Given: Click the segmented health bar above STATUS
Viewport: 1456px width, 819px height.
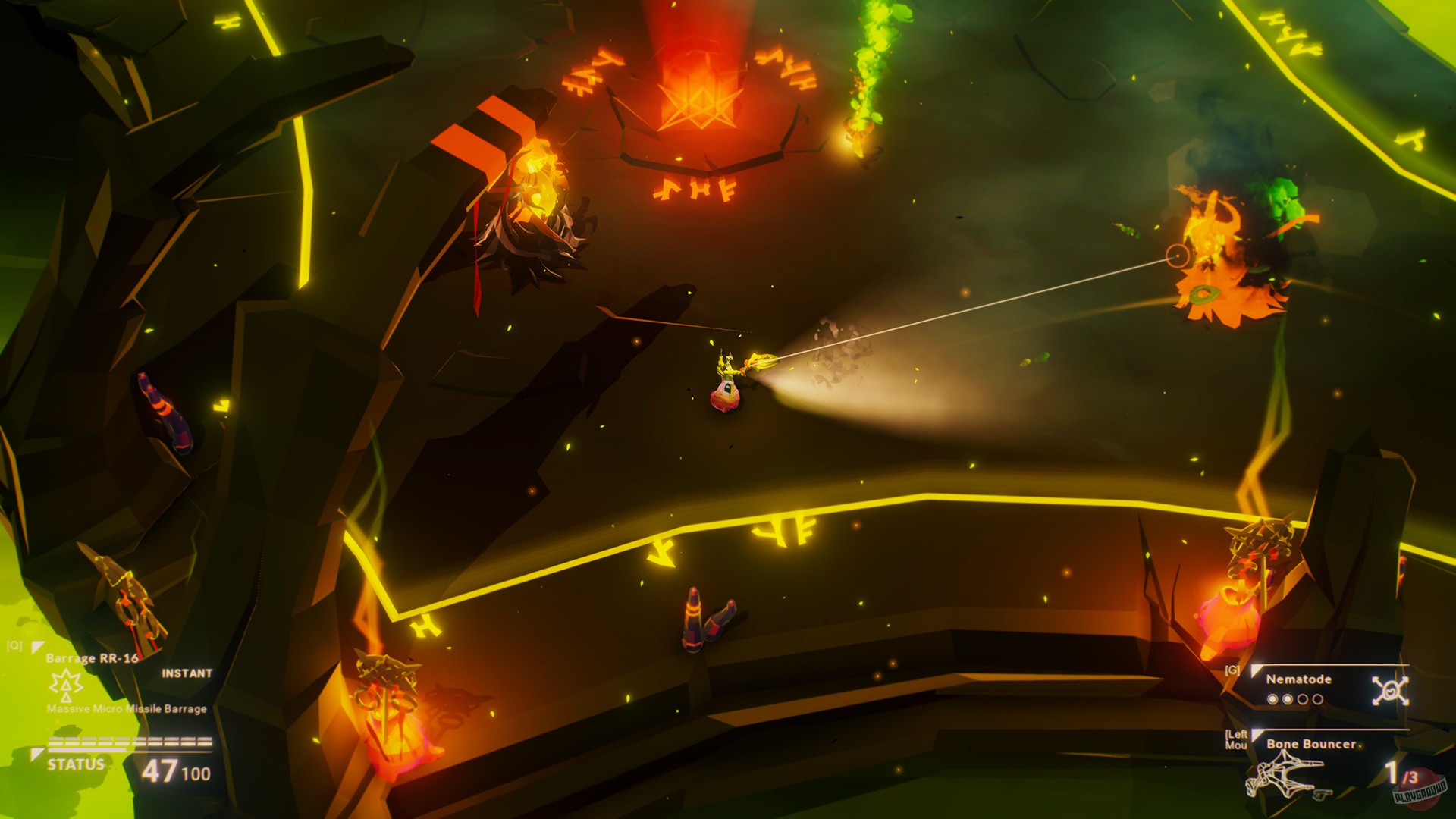Looking at the screenshot, I should [x=130, y=741].
